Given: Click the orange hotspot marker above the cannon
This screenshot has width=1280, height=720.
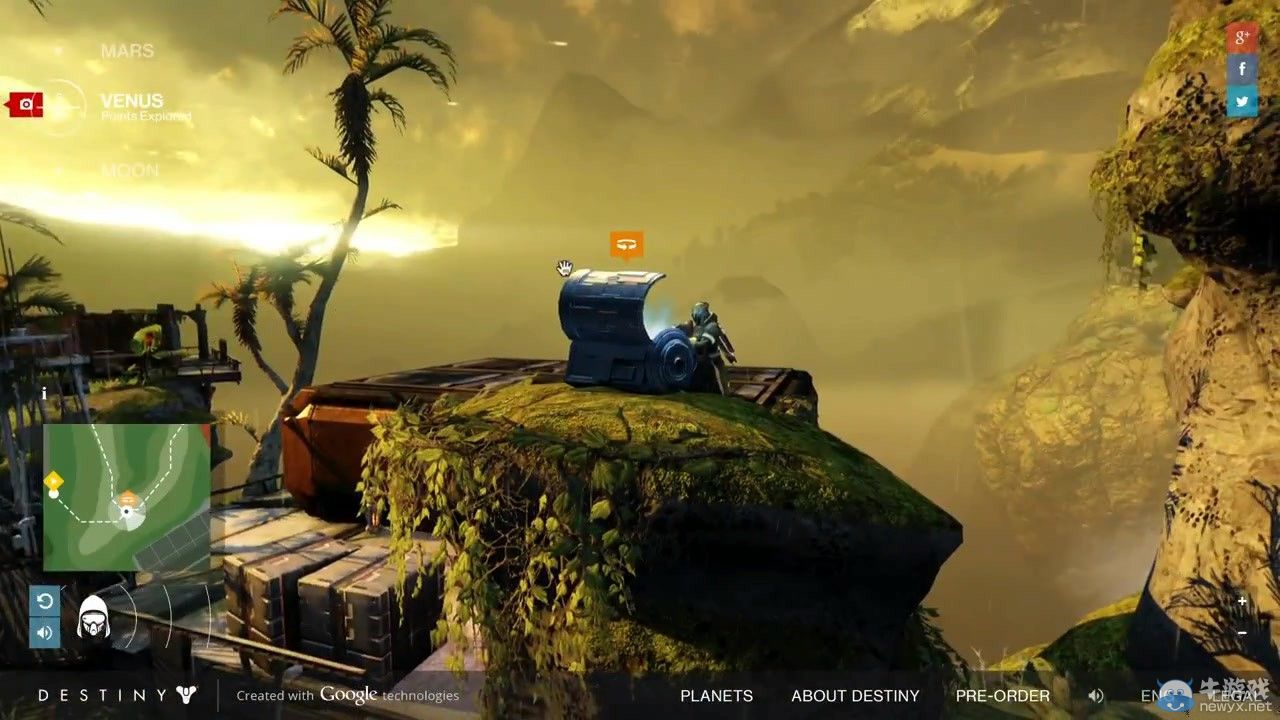Looking at the screenshot, I should coord(628,243).
